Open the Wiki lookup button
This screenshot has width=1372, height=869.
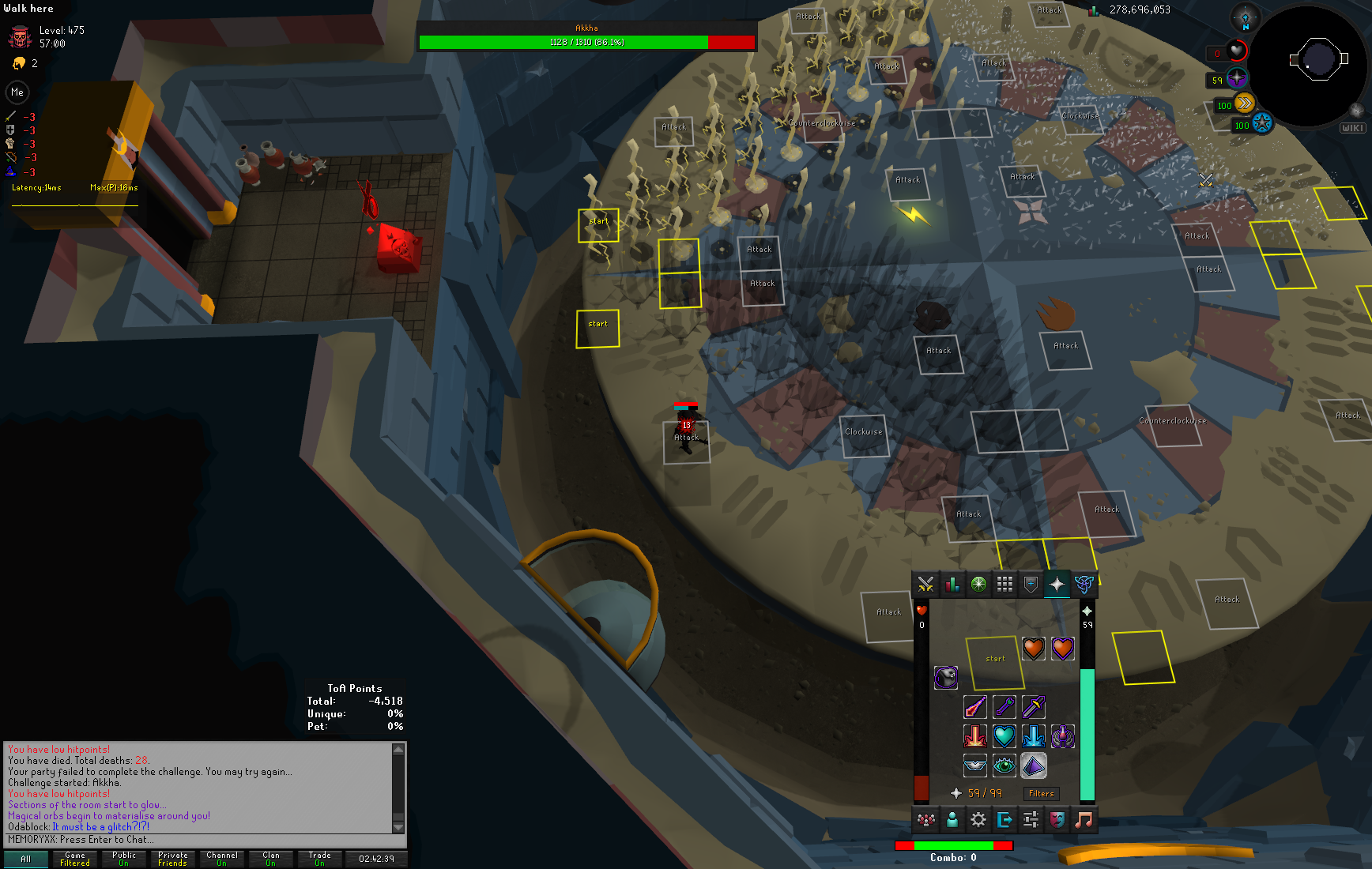click(x=1352, y=127)
